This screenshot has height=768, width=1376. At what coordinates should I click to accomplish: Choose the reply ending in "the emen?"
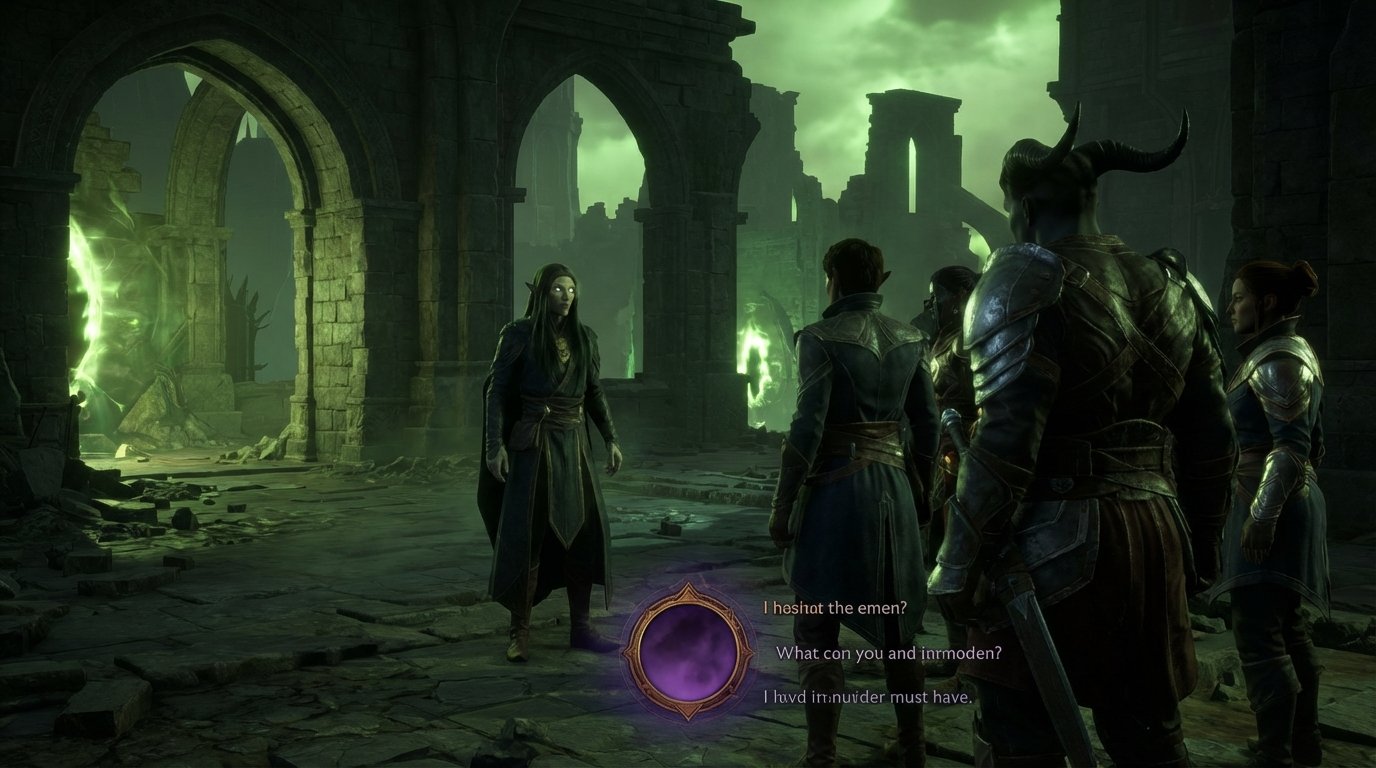(x=835, y=607)
